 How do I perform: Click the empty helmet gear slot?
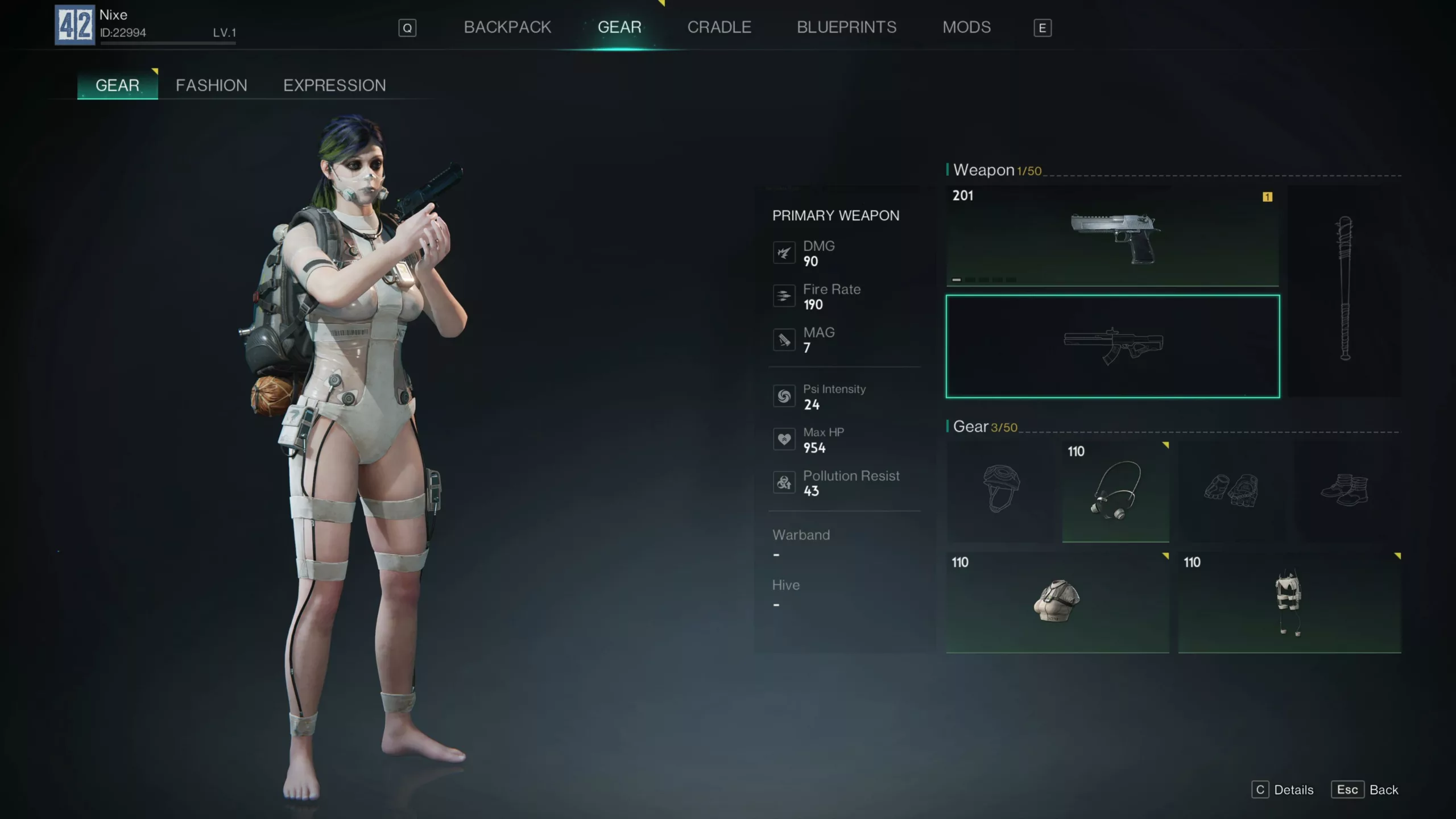pos(1000,490)
